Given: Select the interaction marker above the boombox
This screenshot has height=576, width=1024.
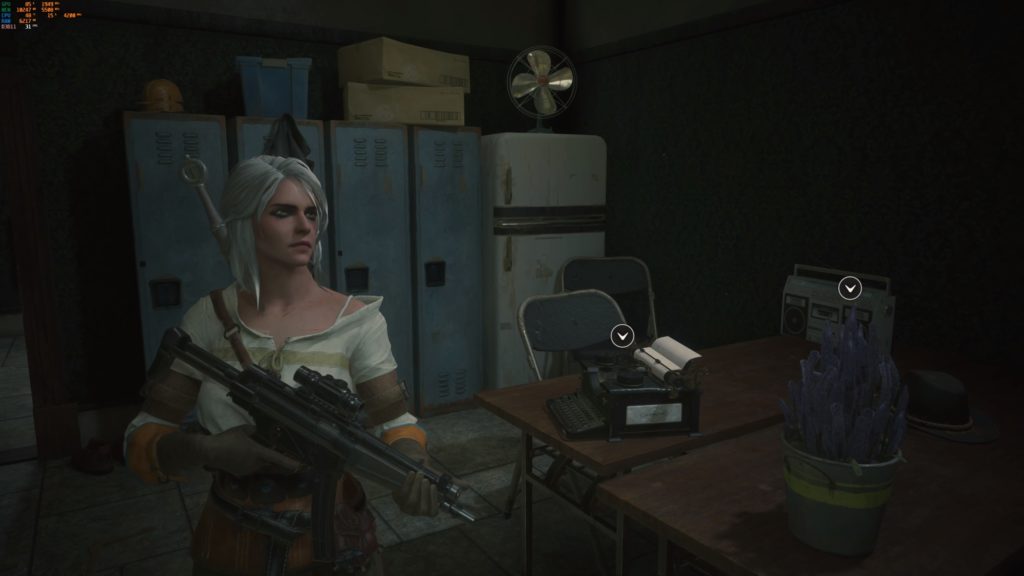Looking at the screenshot, I should [x=850, y=288].
